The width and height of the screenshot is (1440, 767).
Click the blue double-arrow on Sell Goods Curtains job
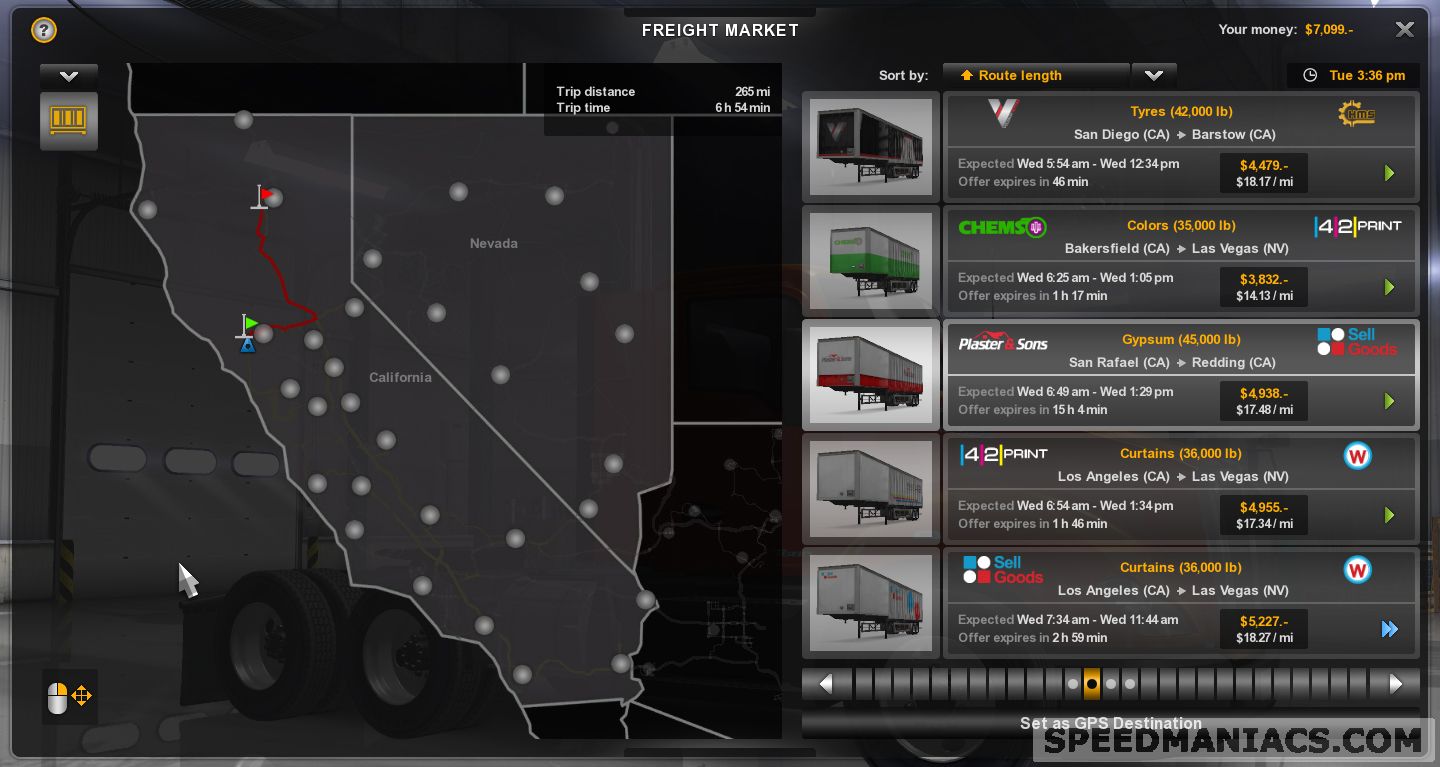coord(1389,629)
